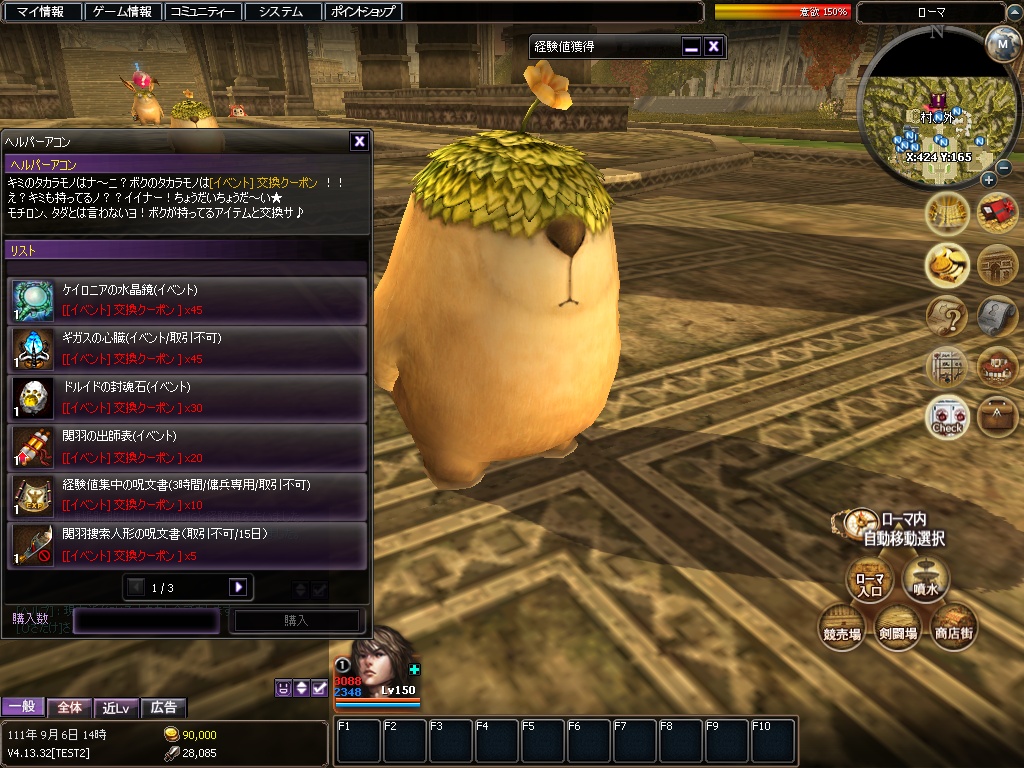
Task: Close the 経験値獲得 window
Action: [x=713, y=46]
